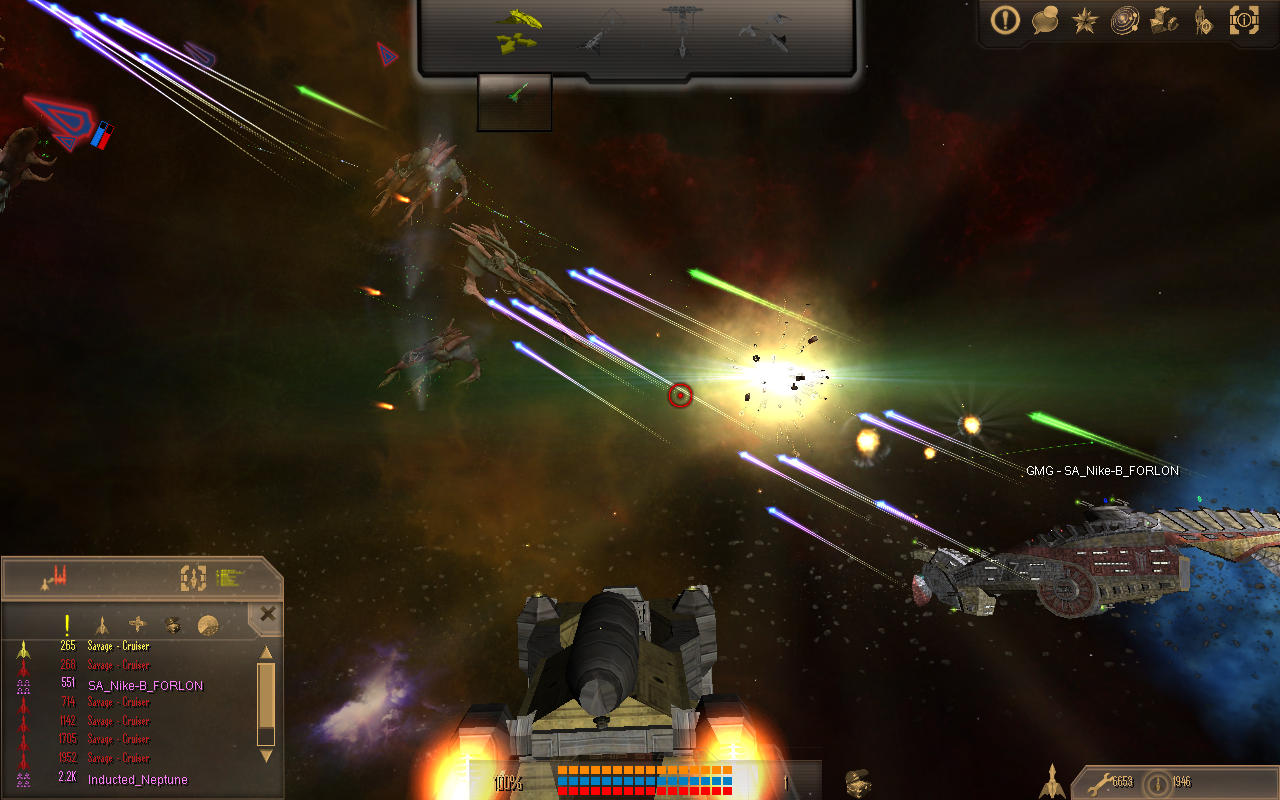Target SA_Nike-B_FORLON in the contact list
The height and width of the screenshot is (800, 1280).
click(145, 685)
